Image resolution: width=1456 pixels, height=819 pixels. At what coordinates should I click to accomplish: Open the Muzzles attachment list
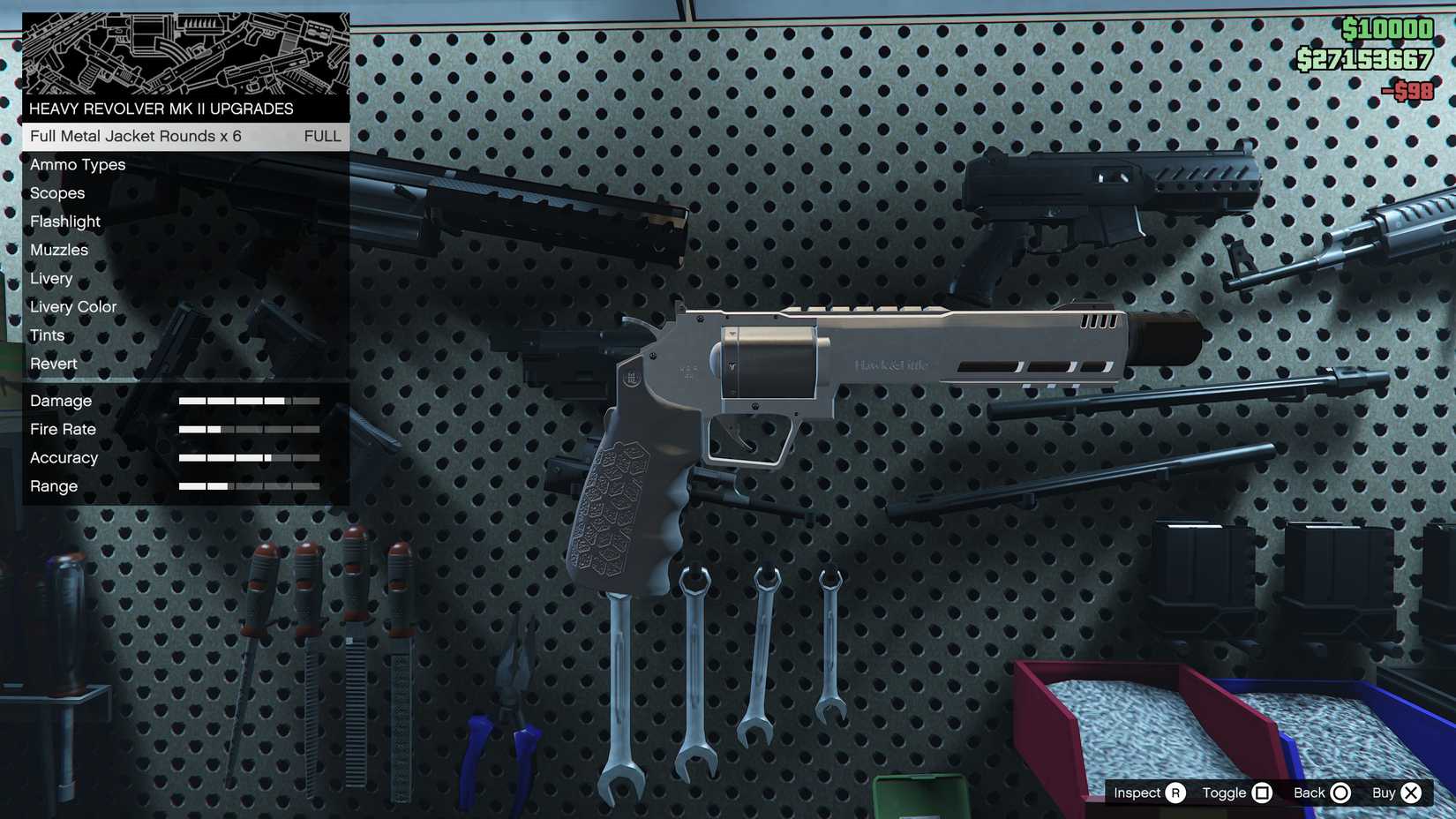58,250
